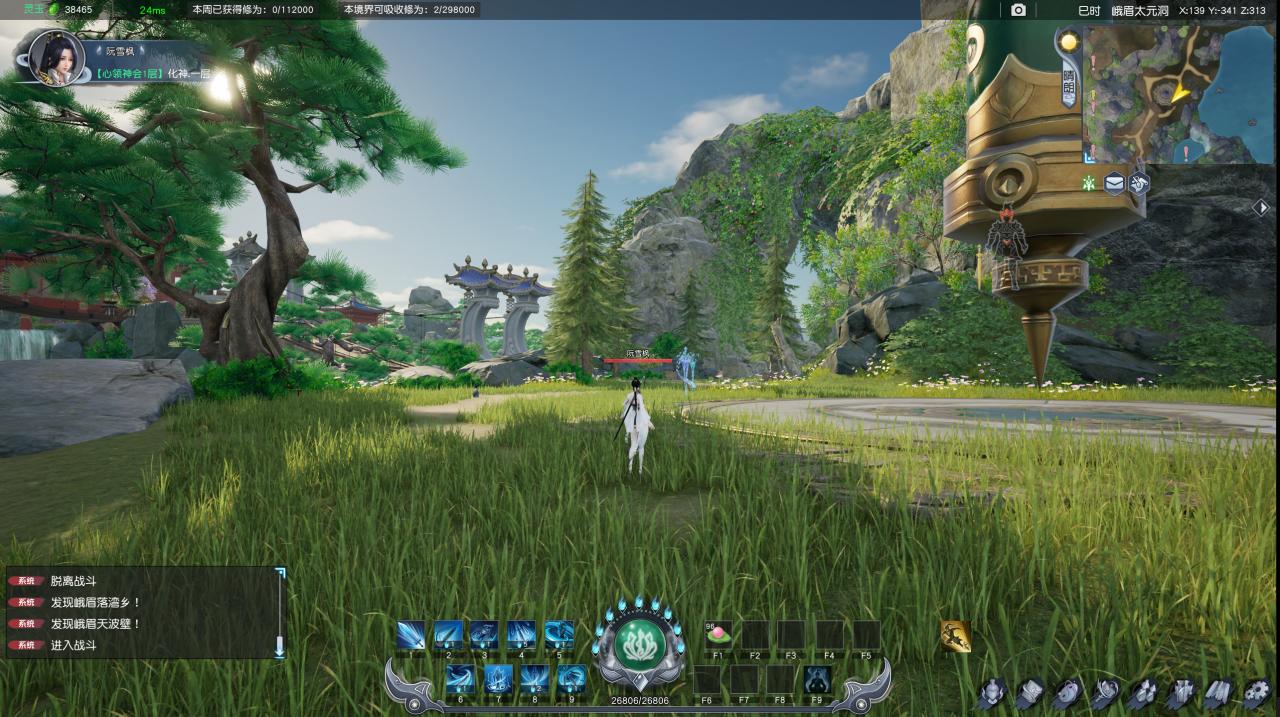This screenshot has height=717, width=1280.
Task: Click the golden skill icon right of F5
Action: [x=955, y=635]
